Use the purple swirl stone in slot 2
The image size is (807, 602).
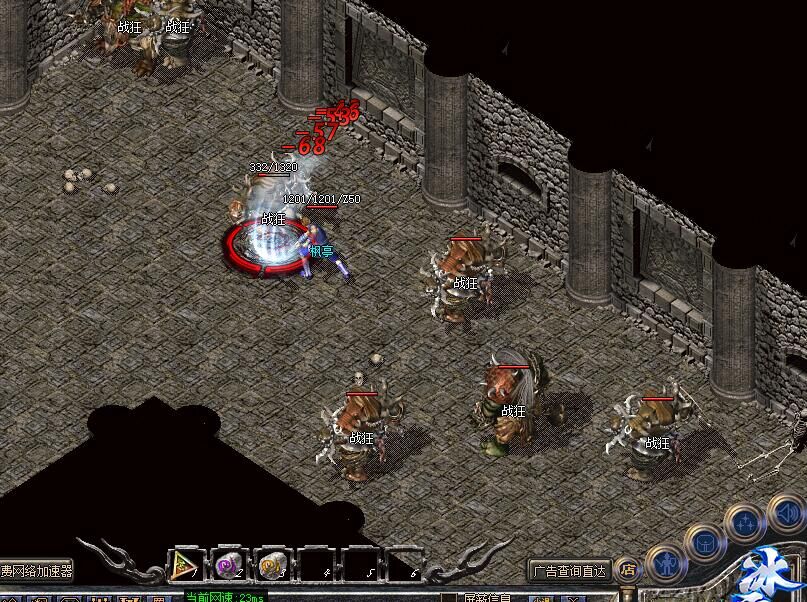pyautogui.click(x=229, y=565)
